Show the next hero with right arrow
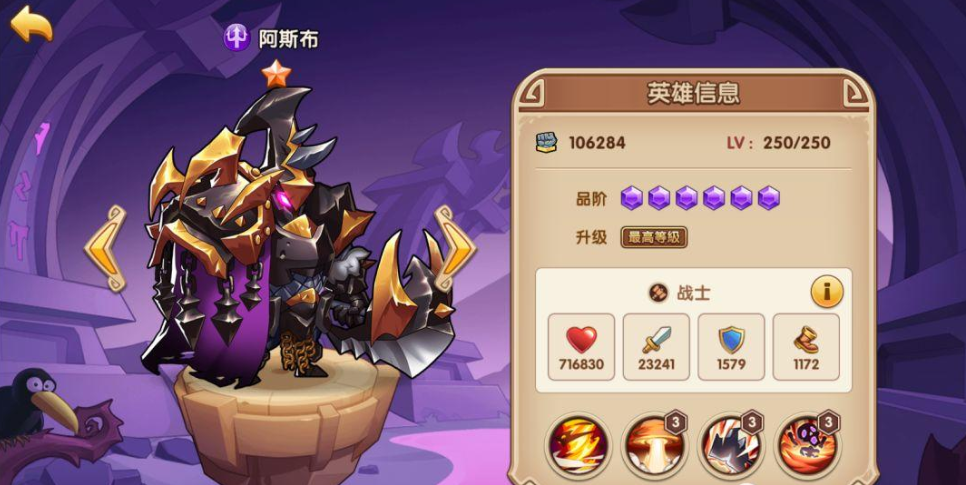The image size is (966, 485). point(454,249)
